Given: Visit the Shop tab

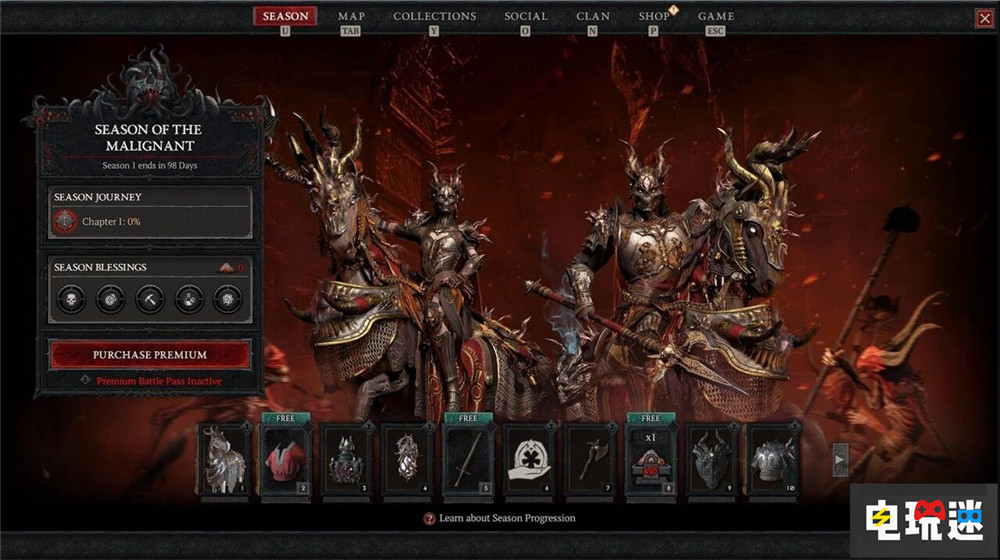Looking at the screenshot, I should coord(654,16).
